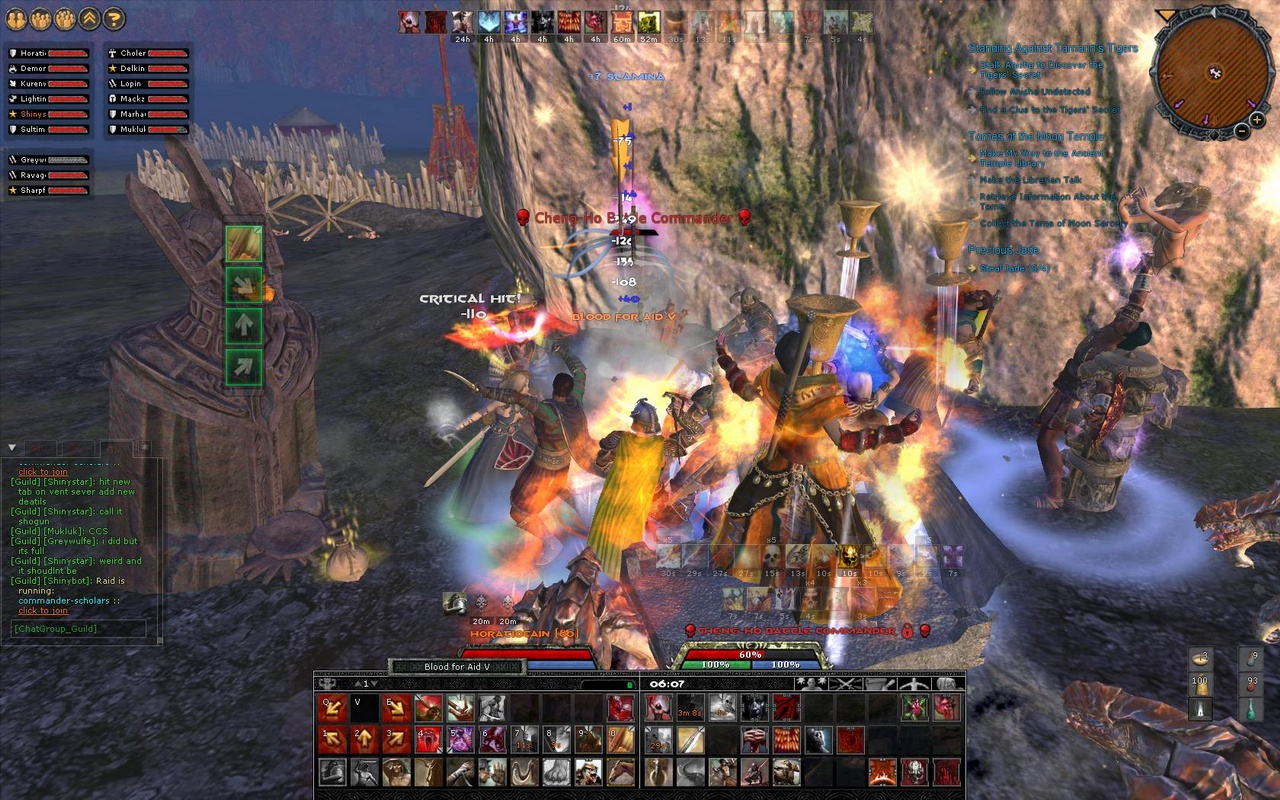
Task: Click the double chevron arrow icon
Action: point(91,16)
